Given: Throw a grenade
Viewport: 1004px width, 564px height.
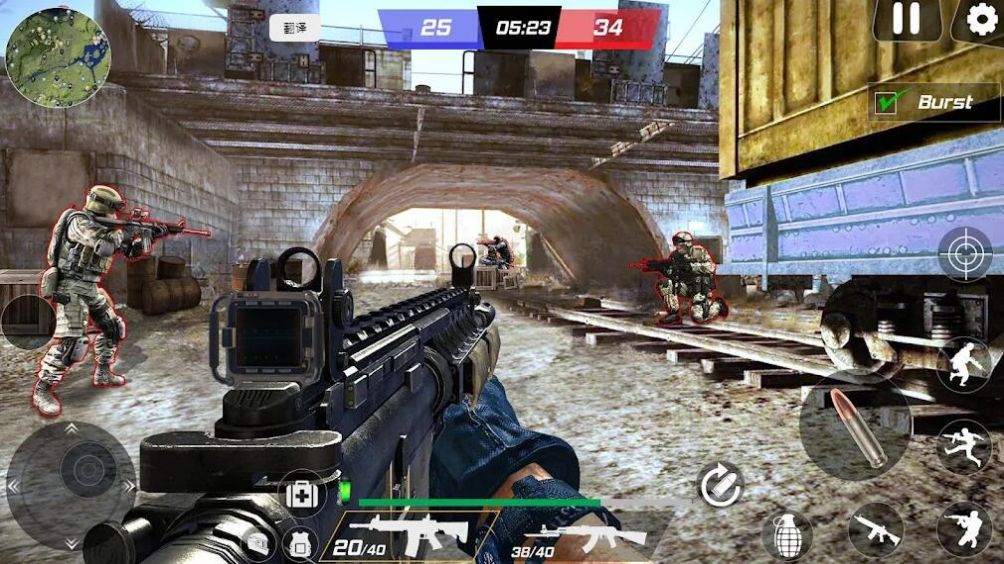Looking at the screenshot, I should click(x=786, y=535).
